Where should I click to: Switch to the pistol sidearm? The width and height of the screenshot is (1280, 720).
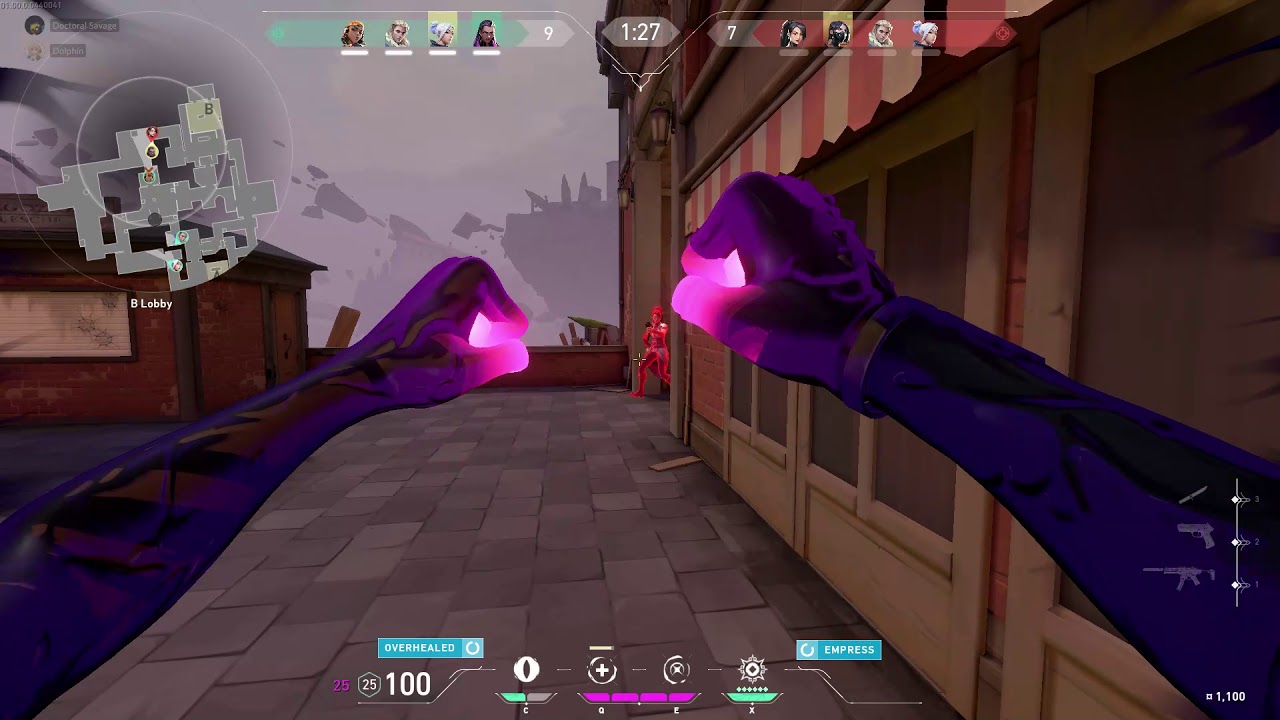(1195, 537)
